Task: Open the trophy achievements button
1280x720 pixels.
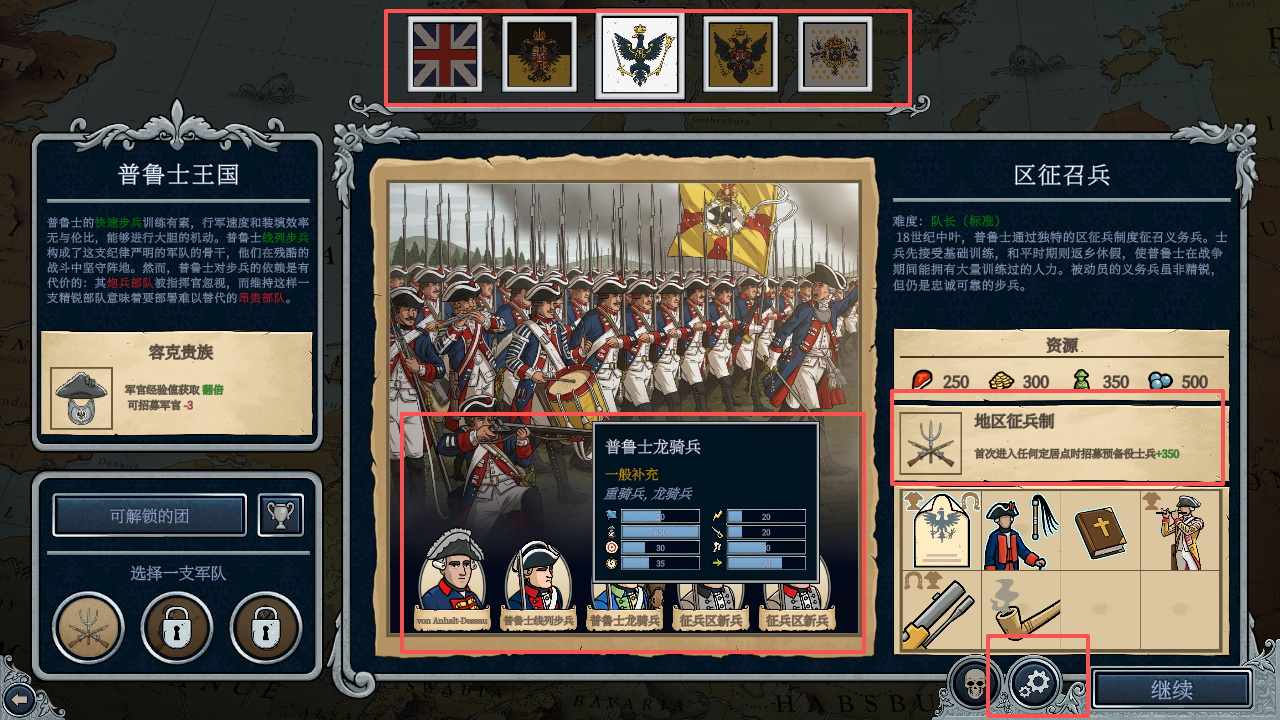Action: click(281, 515)
